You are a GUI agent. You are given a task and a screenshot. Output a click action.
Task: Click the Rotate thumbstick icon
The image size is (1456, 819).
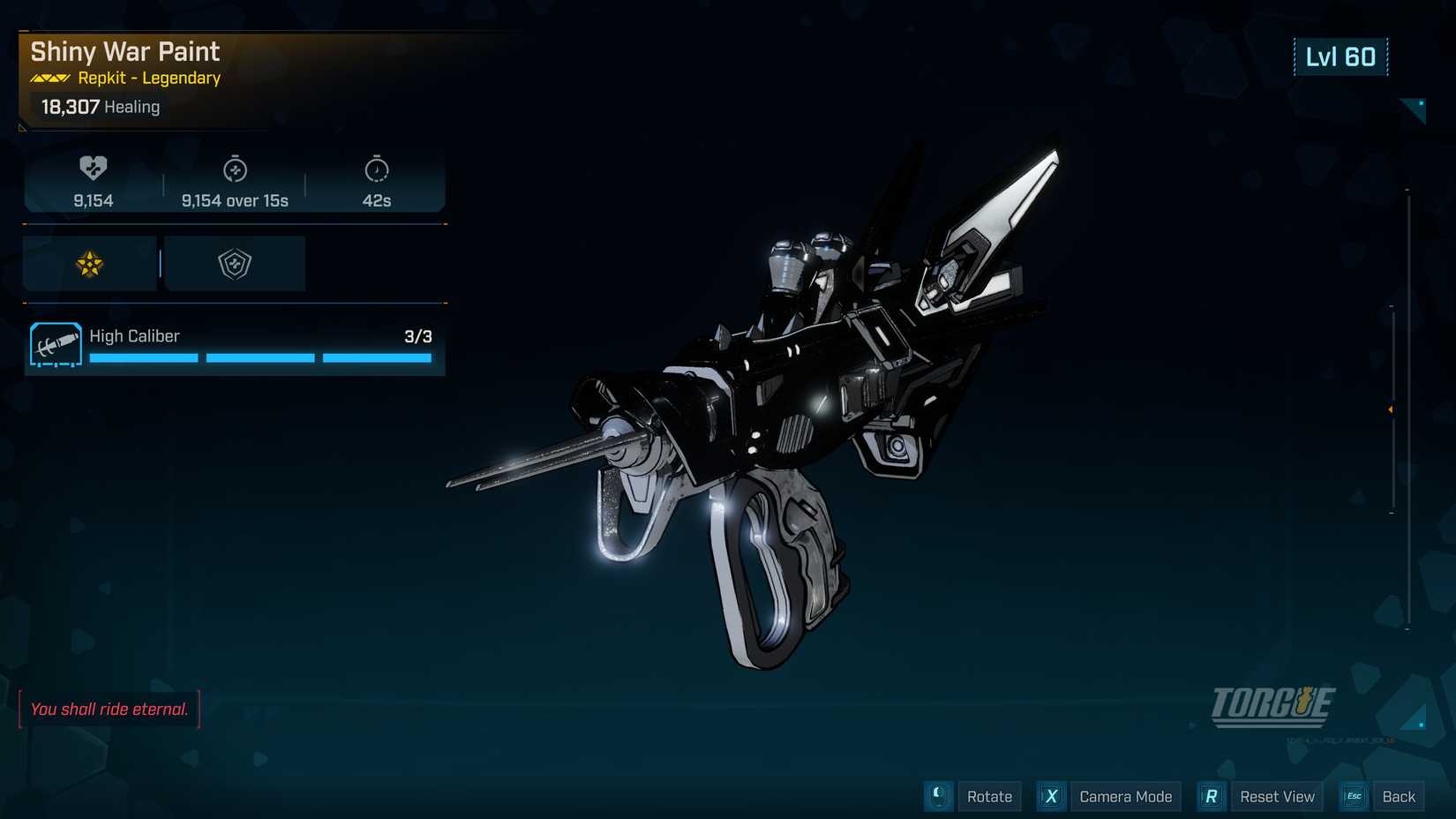coord(938,796)
